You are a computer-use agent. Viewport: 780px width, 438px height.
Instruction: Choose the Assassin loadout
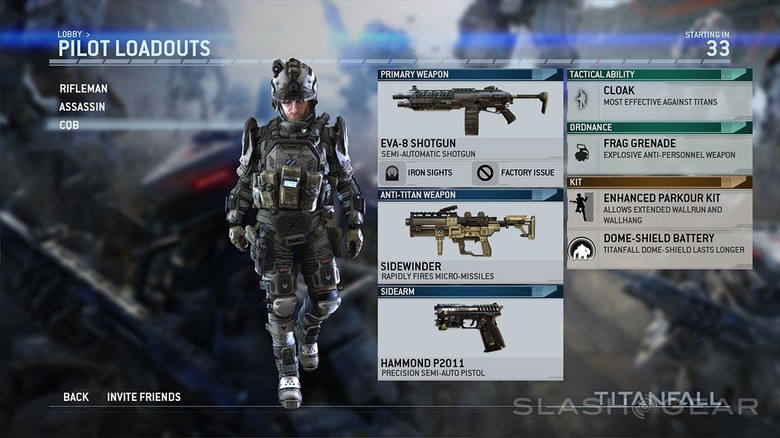[x=82, y=107]
